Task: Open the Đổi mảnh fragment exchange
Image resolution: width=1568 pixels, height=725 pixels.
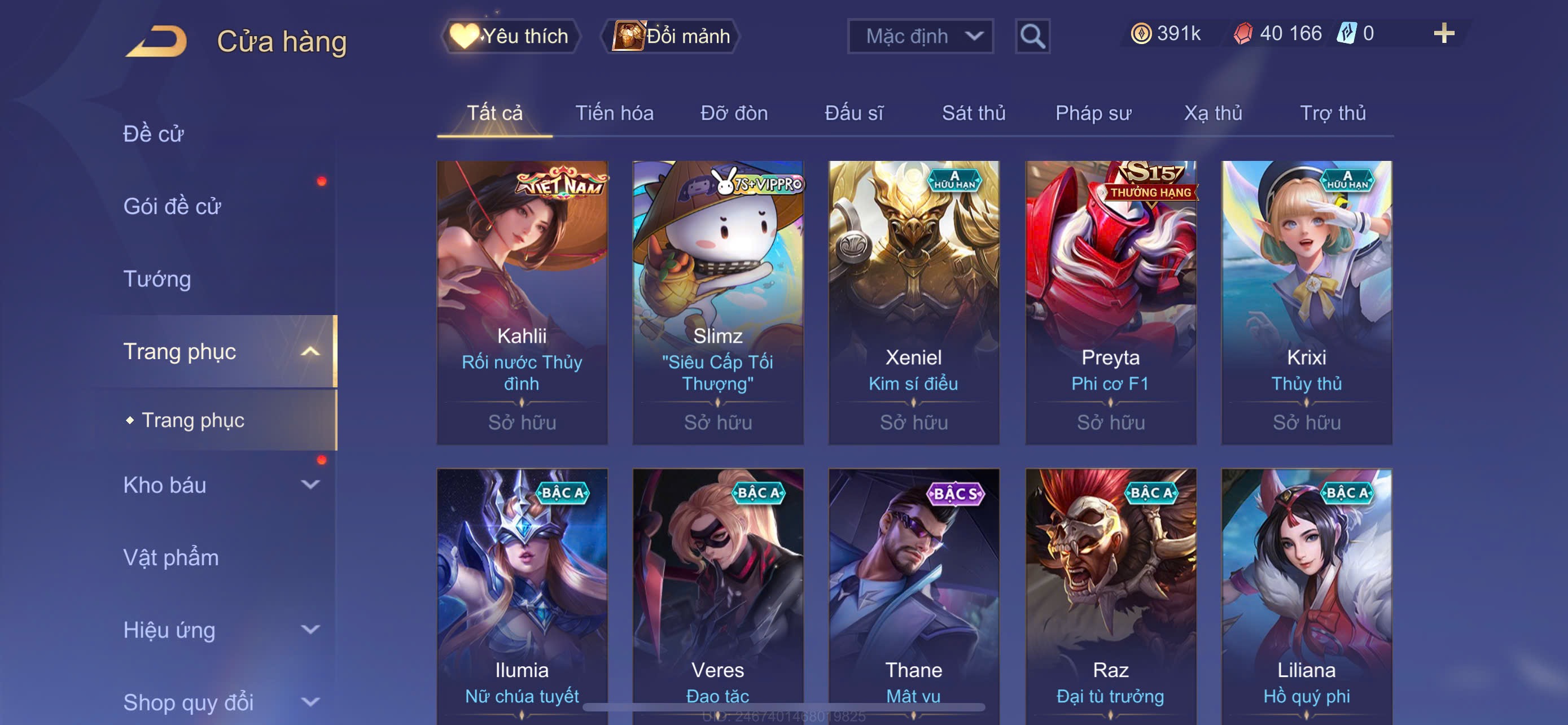Action: click(671, 37)
